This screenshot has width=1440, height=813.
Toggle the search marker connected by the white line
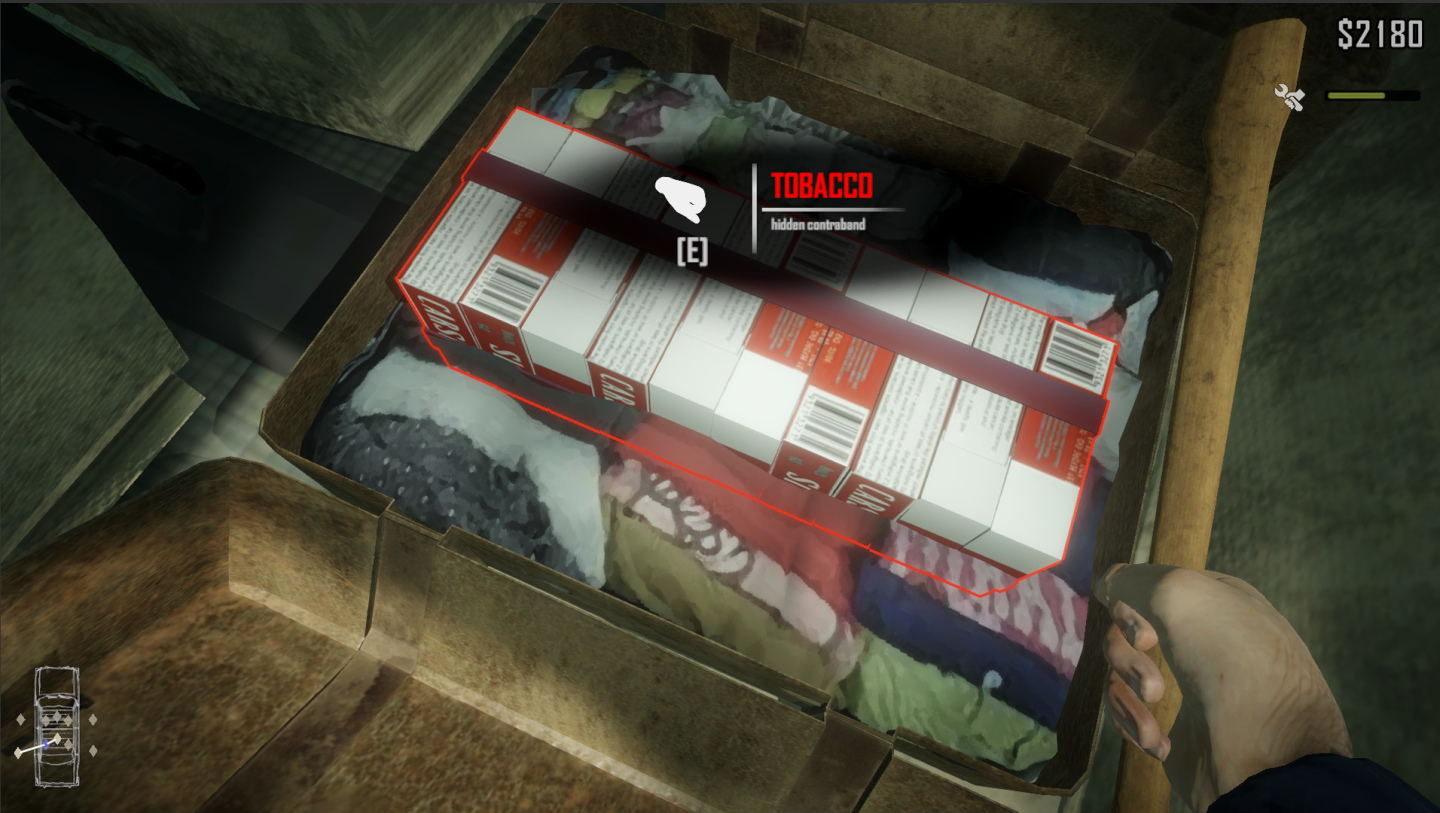[x=18, y=752]
